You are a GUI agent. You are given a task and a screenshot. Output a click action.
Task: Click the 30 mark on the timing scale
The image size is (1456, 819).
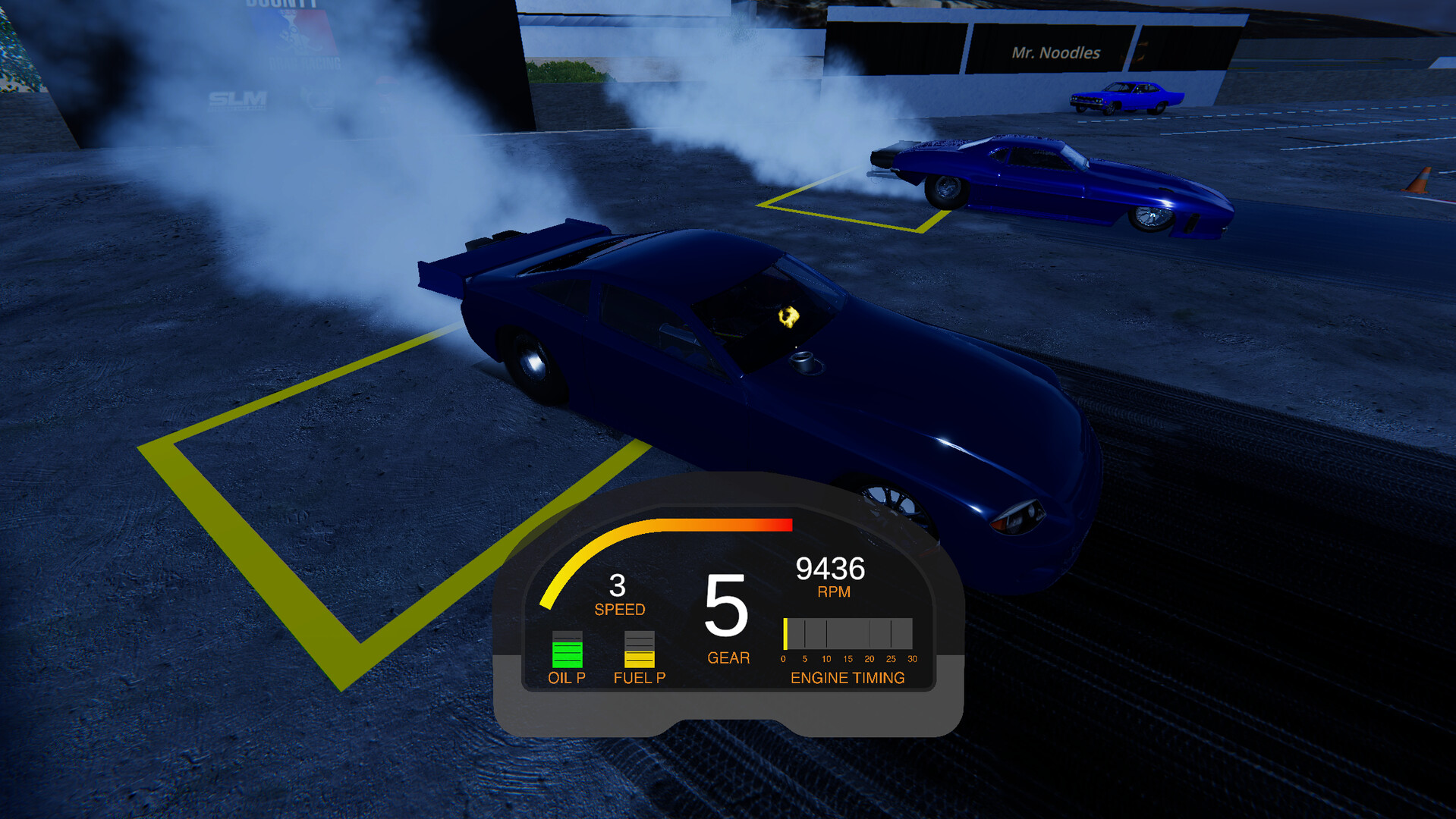(x=914, y=659)
